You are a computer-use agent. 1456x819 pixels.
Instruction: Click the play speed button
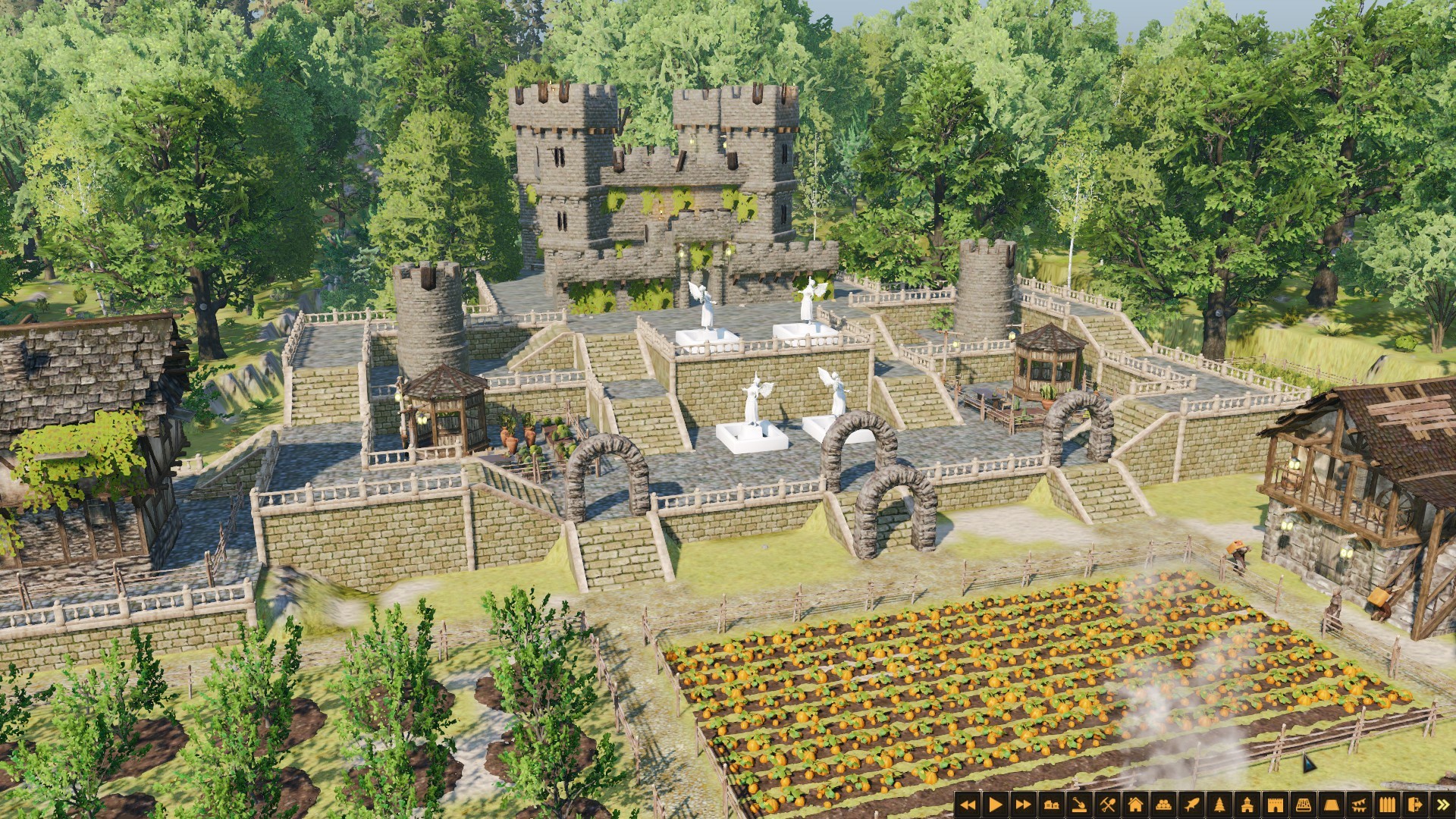point(995,805)
